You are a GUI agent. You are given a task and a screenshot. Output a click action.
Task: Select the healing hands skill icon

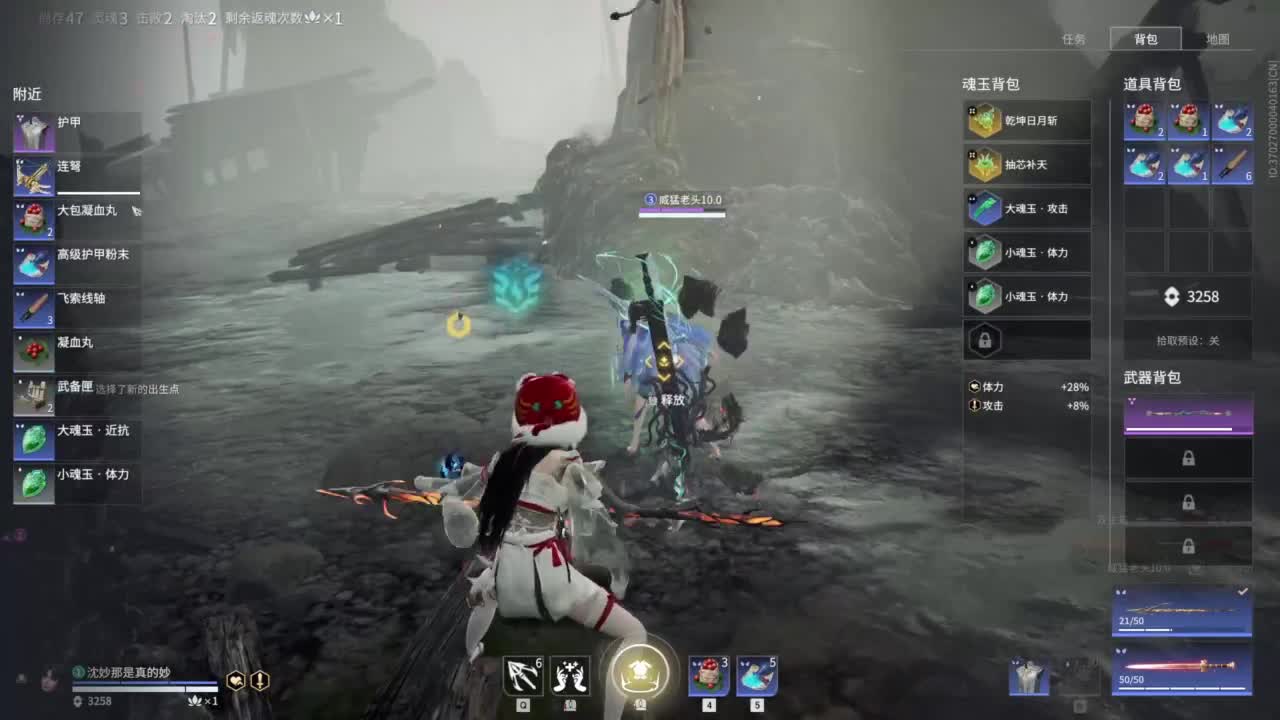[x=571, y=675]
